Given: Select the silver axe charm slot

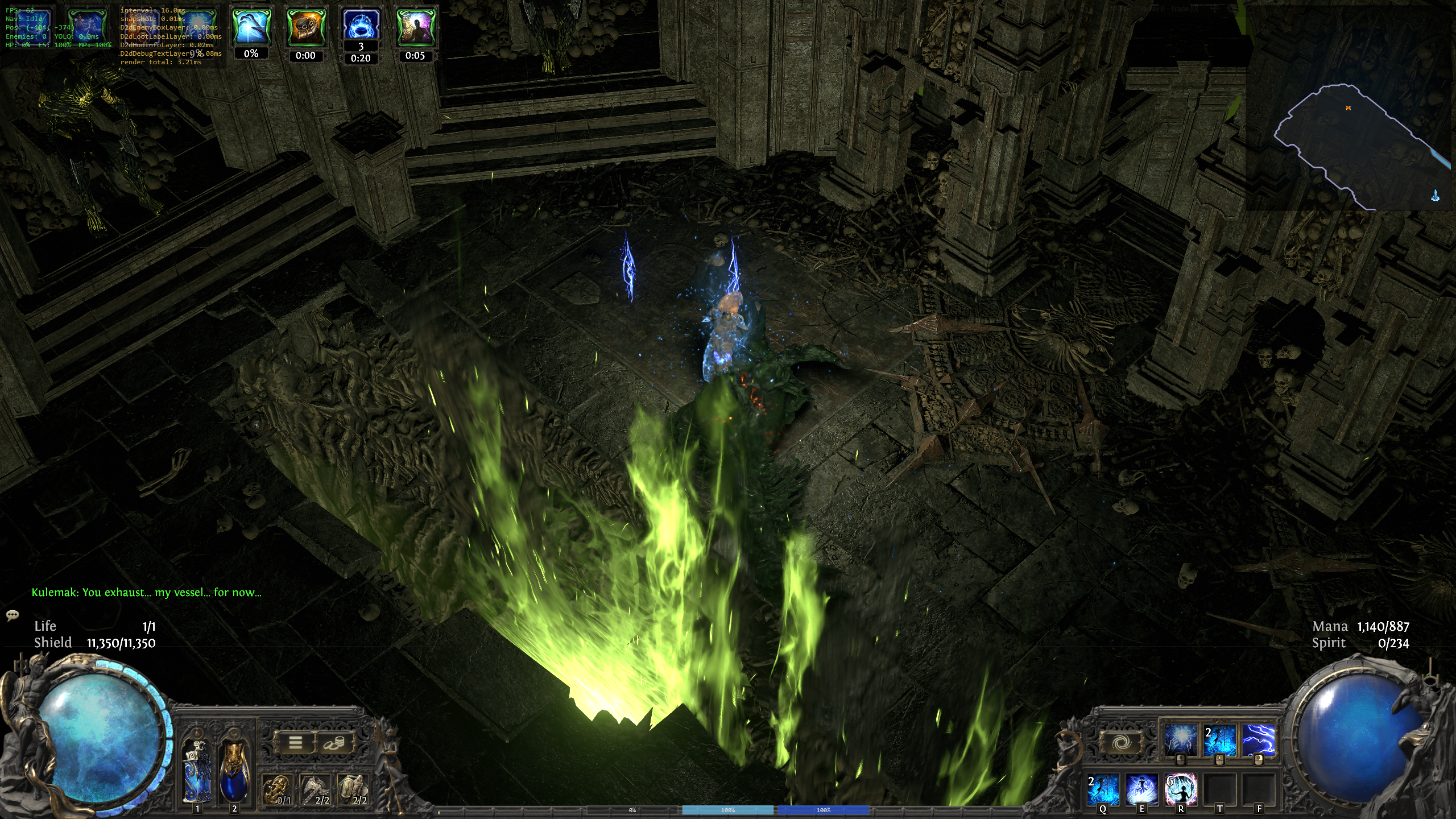Looking at the screenshot, I should point(315,789).
